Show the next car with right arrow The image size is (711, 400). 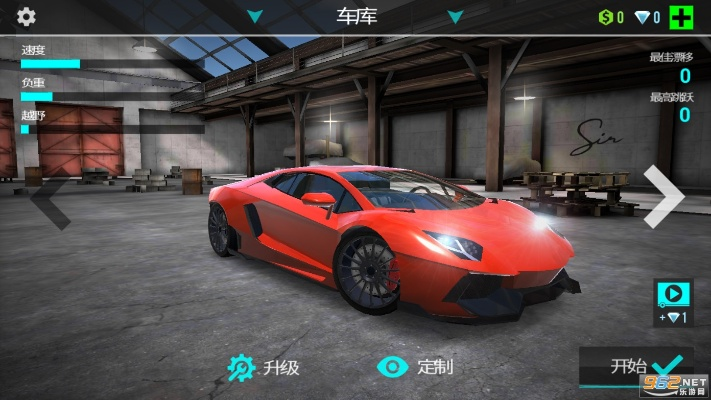coord(663,195)
